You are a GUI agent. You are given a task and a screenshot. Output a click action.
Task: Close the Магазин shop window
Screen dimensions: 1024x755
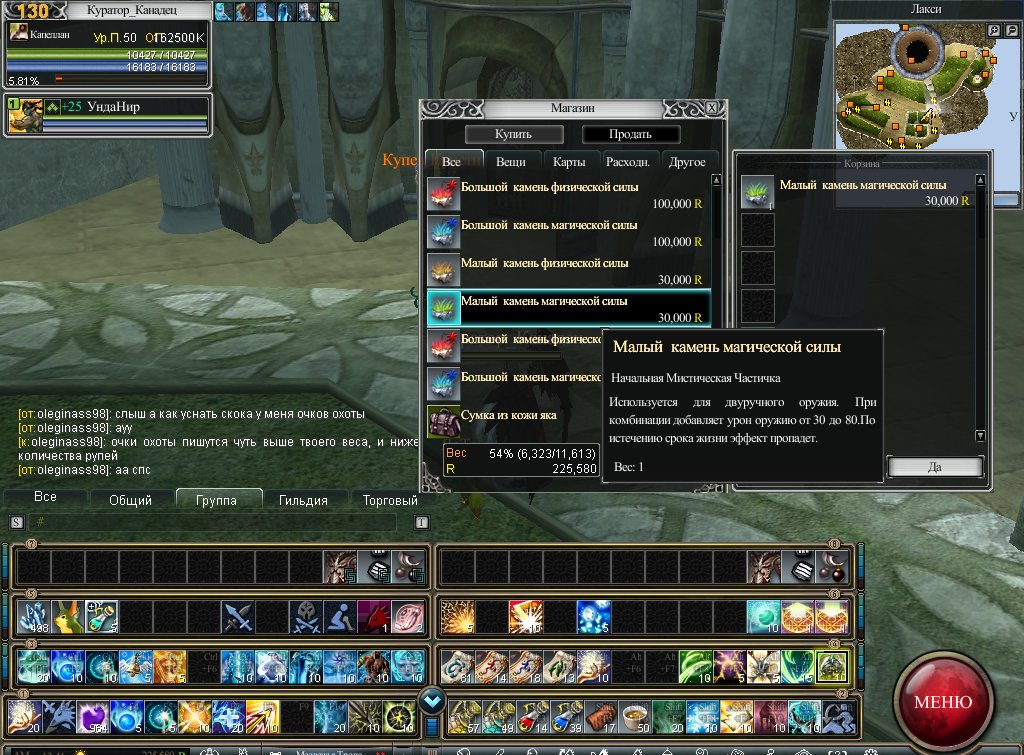point(711,107)
